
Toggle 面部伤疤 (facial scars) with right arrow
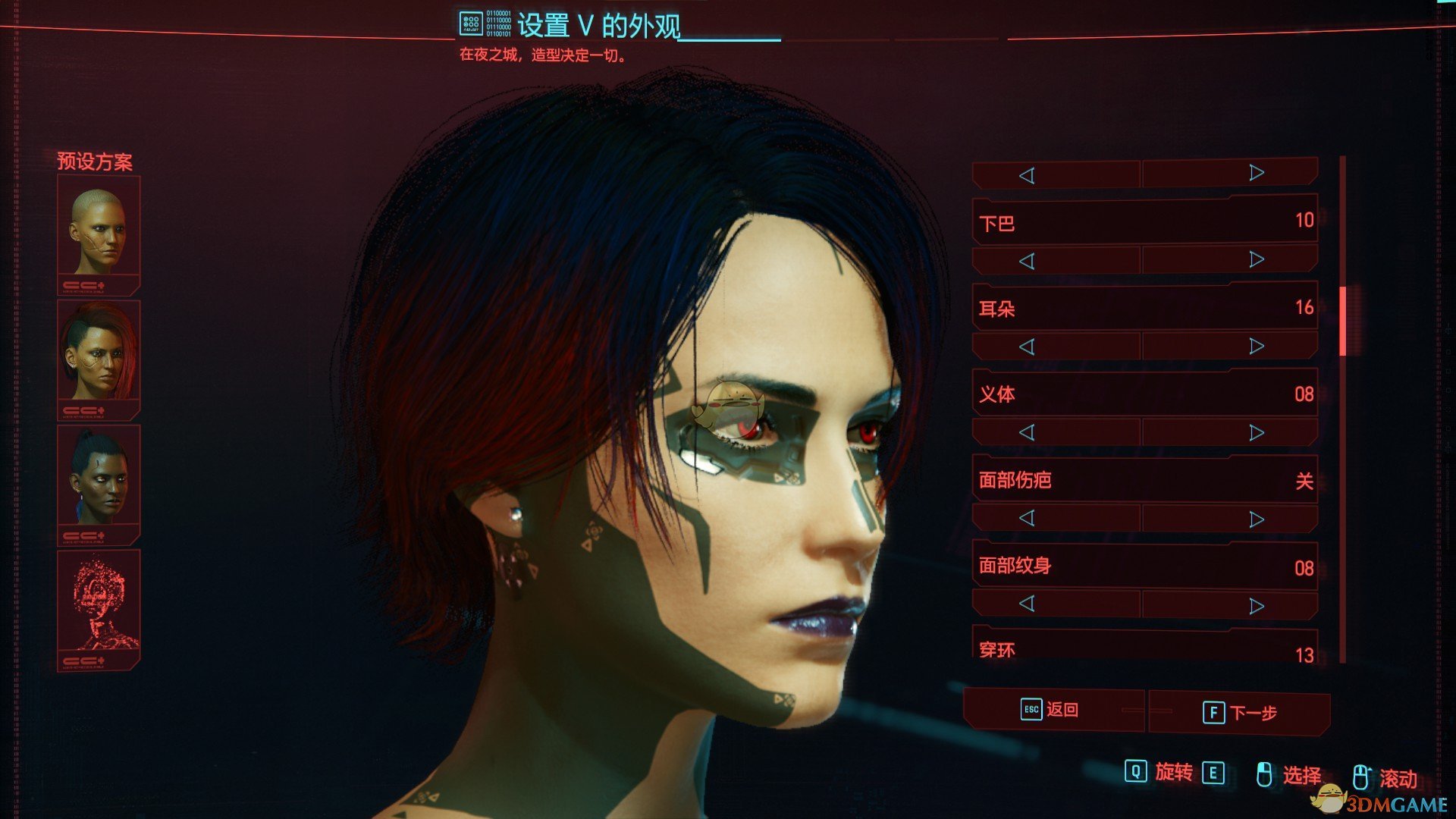[1256, 519]
